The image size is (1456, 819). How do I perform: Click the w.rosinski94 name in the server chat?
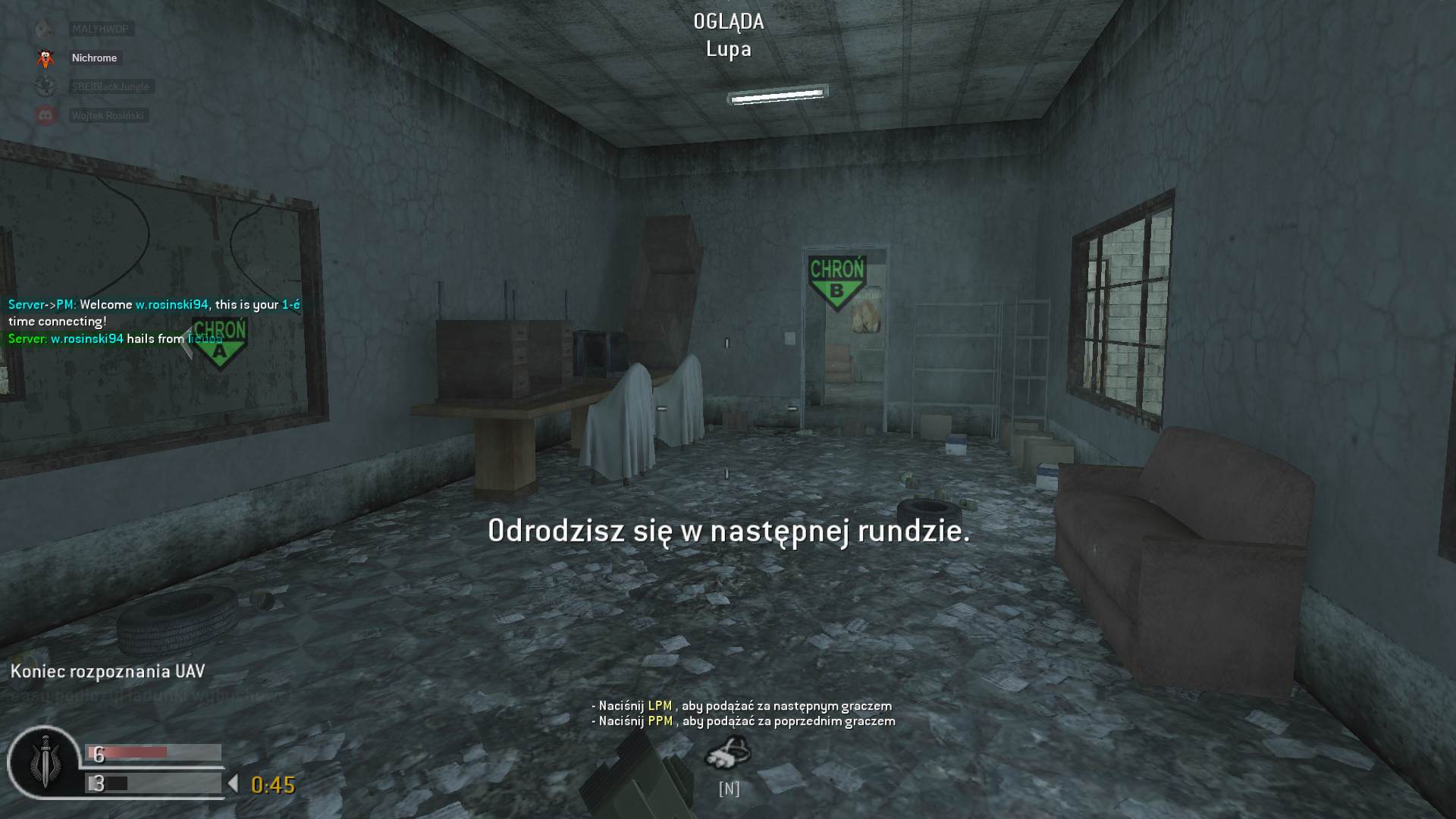pyautogui.click(x=171, y=303)
